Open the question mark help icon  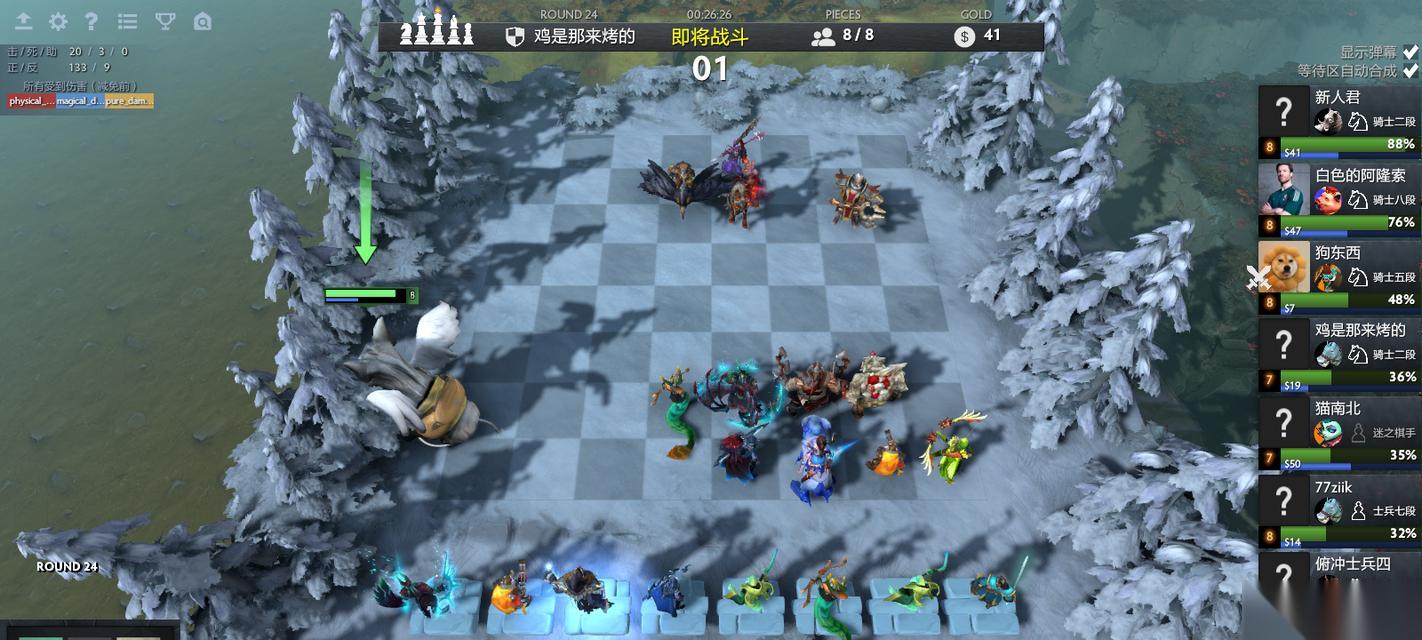[91, 21]
